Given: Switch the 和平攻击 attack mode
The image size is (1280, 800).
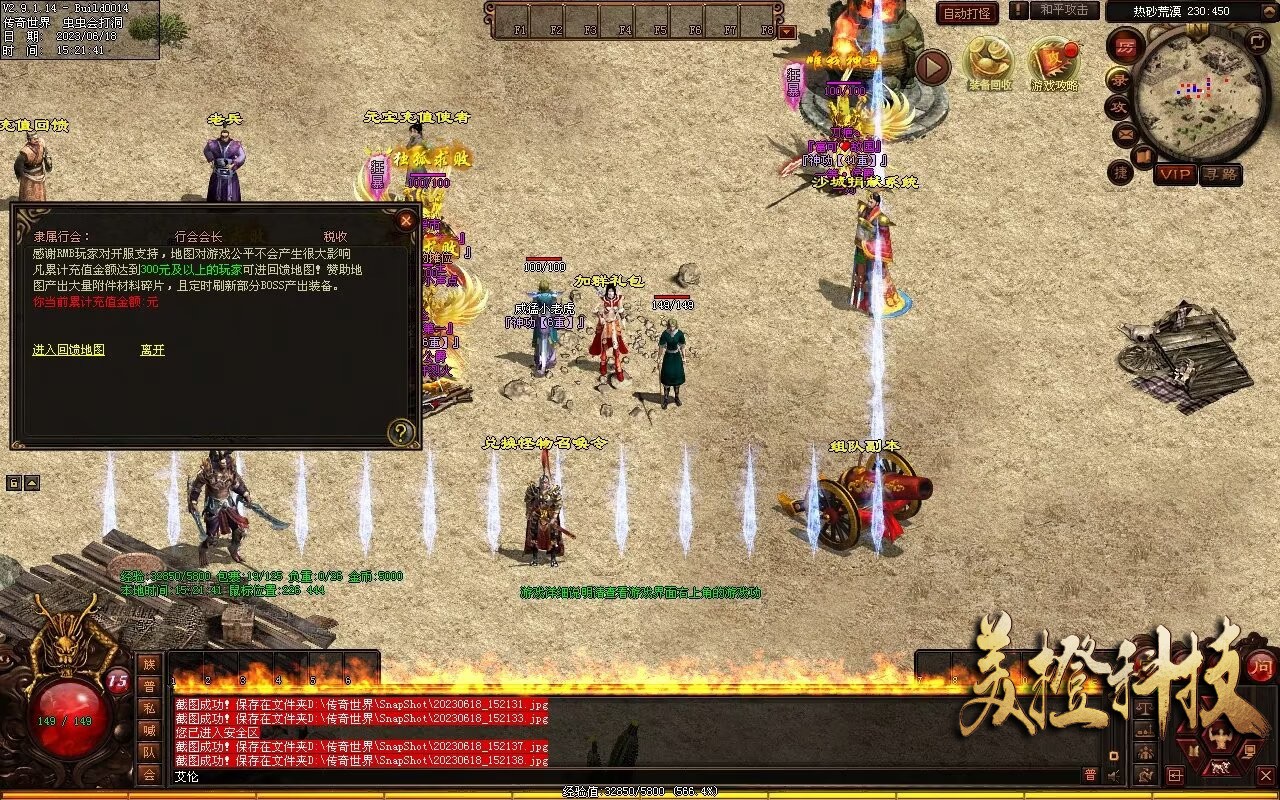Looking at the screenshot, I should click(1064, 11).
